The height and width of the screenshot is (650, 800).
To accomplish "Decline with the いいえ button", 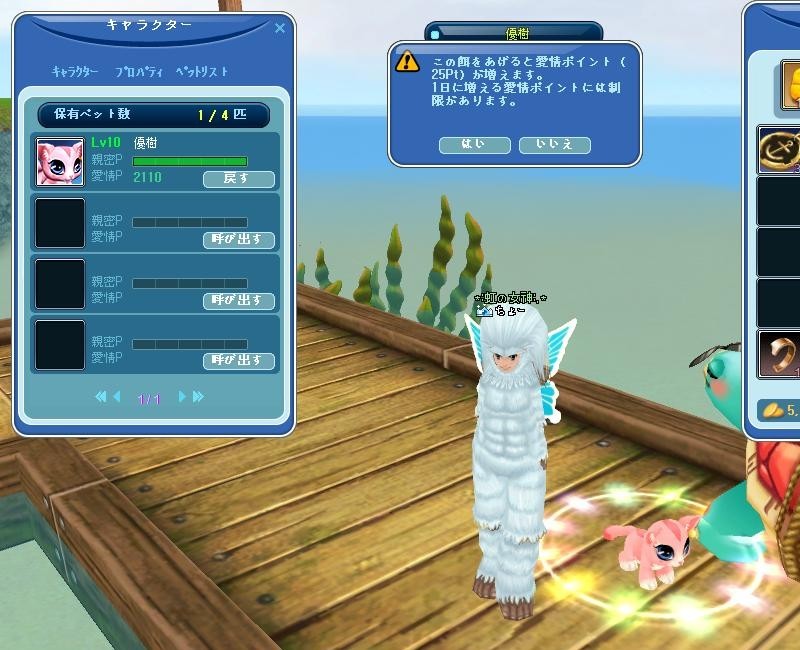I will (554, 145).
